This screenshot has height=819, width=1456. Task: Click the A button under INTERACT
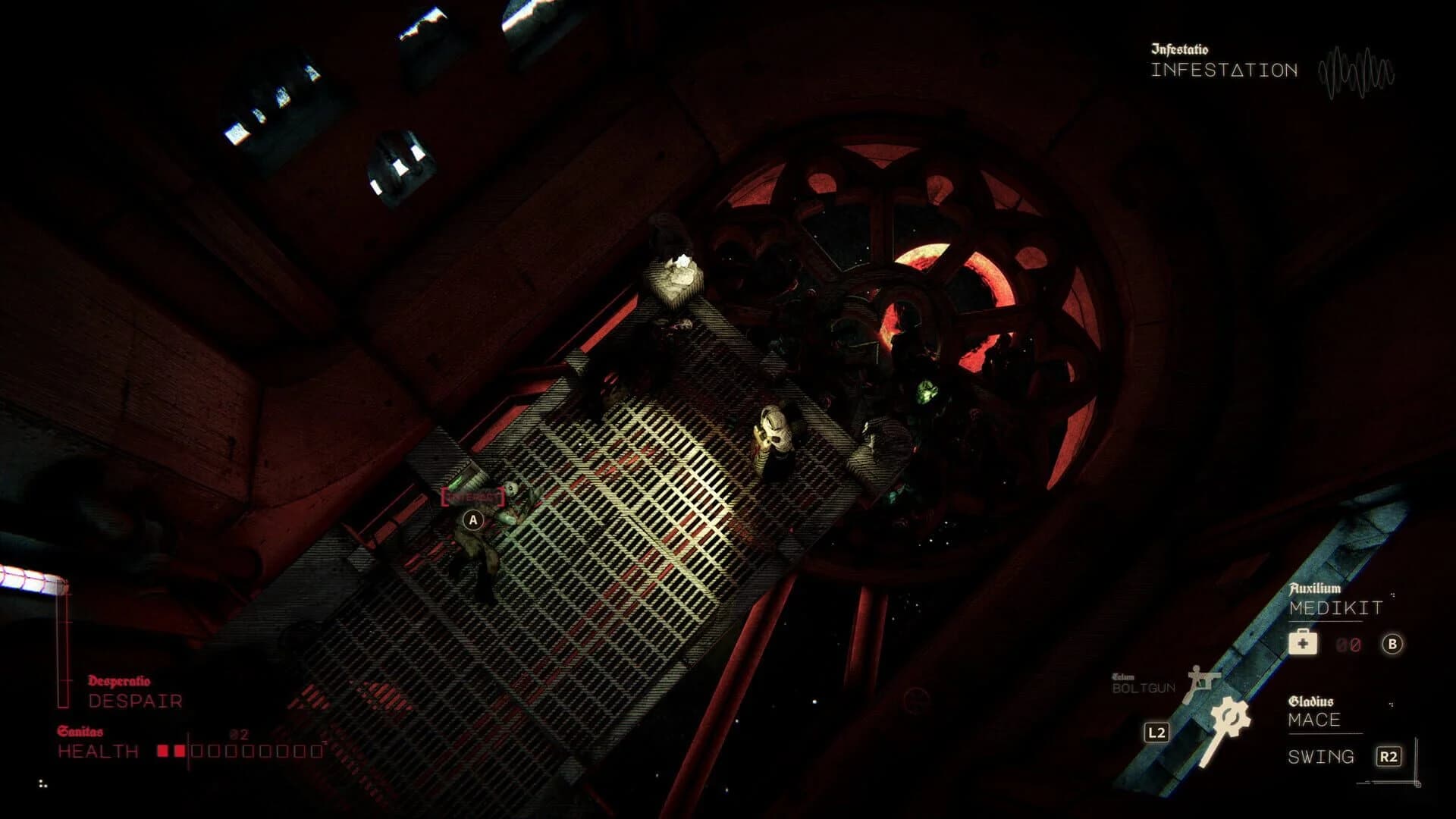coord(472,521)
